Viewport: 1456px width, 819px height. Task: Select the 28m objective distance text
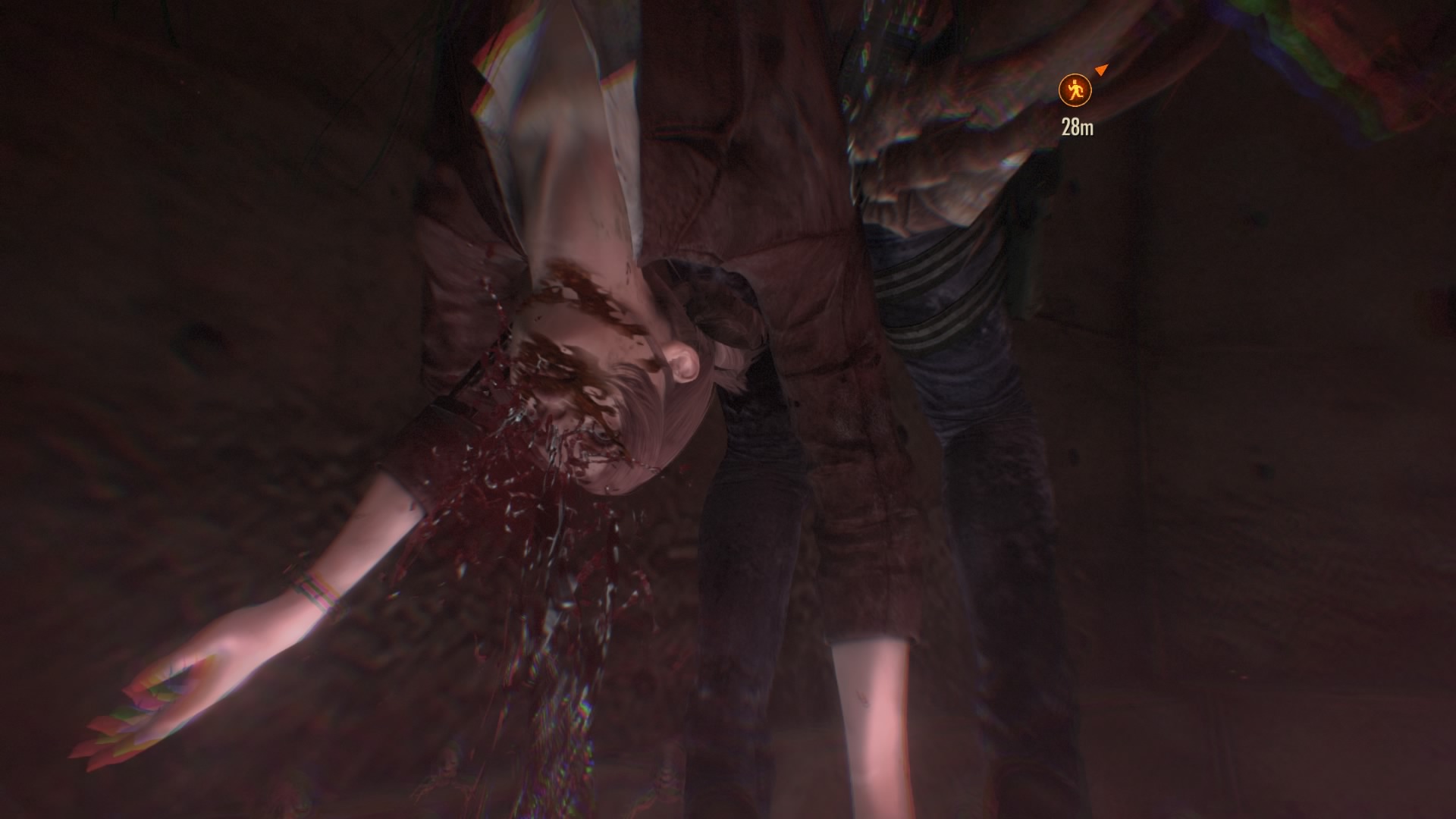pos(1078,126)
